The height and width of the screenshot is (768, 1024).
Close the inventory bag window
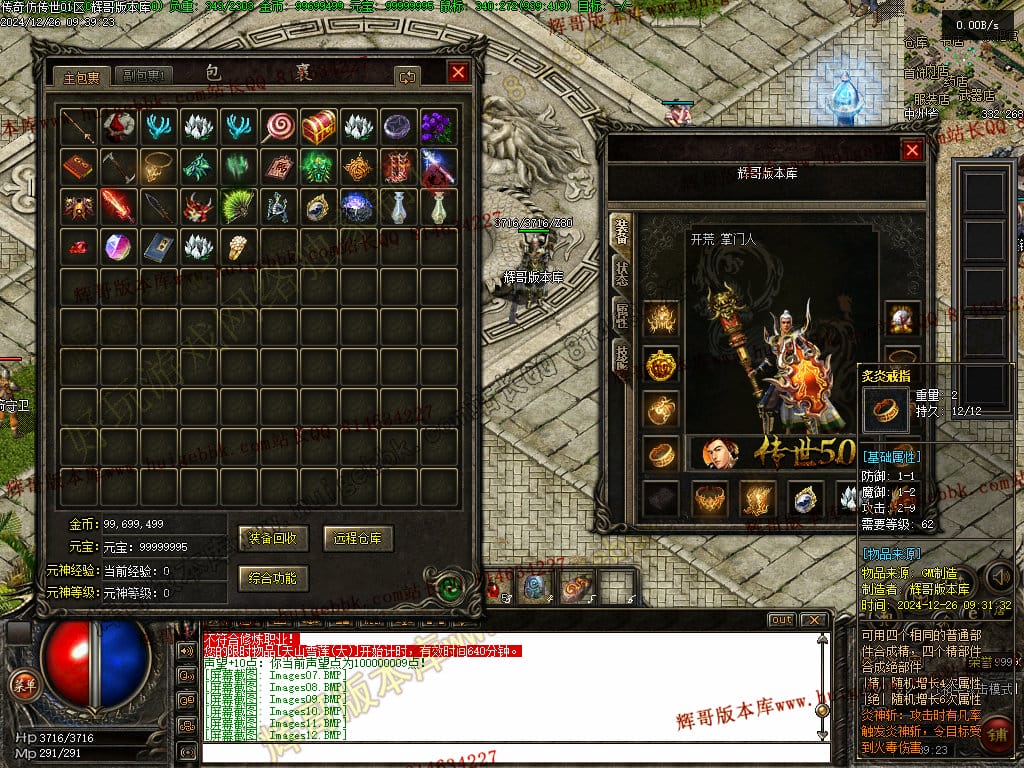coord(458,72)
